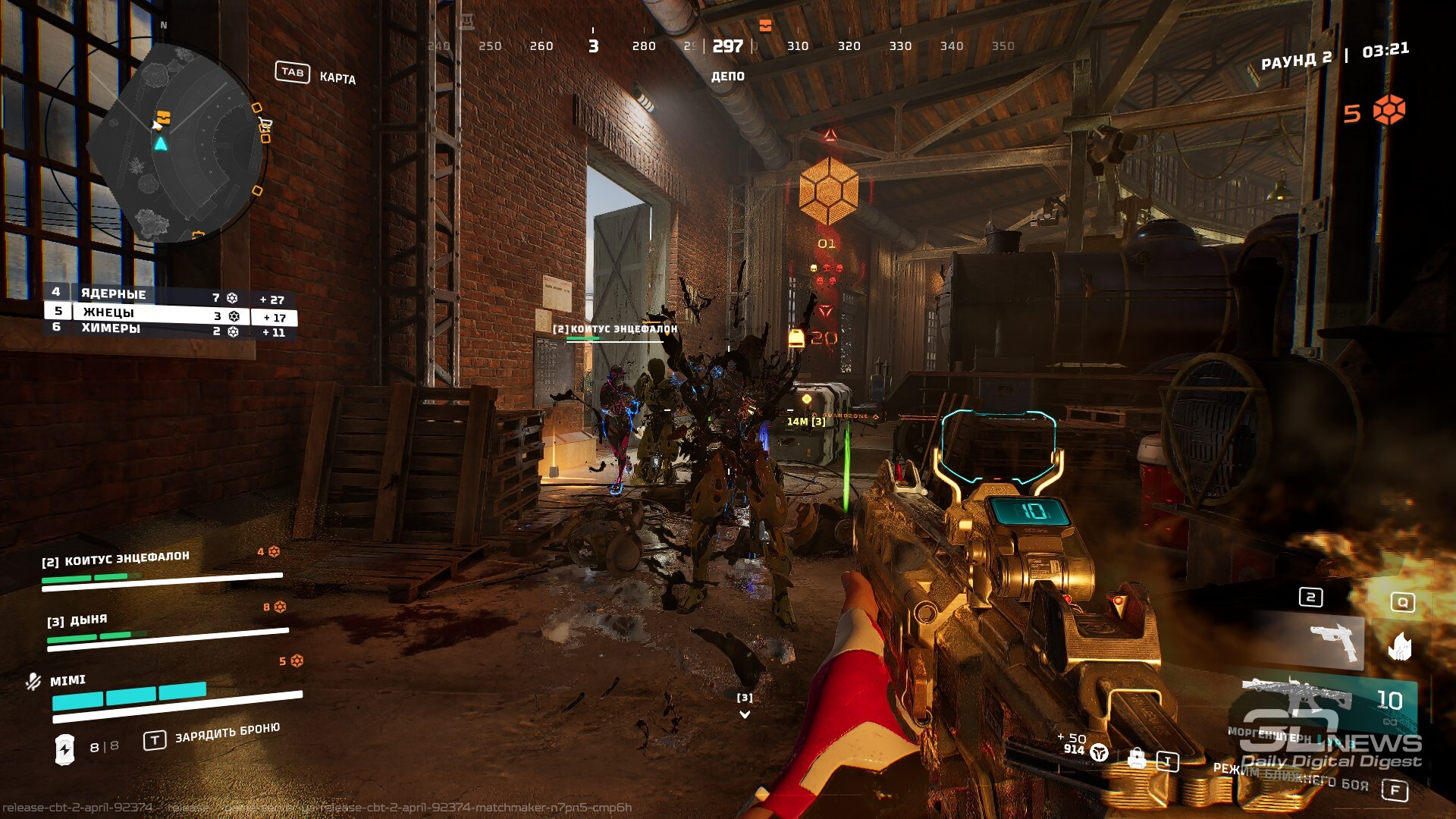Click the orange team marker on the minimap

(163, 118)
